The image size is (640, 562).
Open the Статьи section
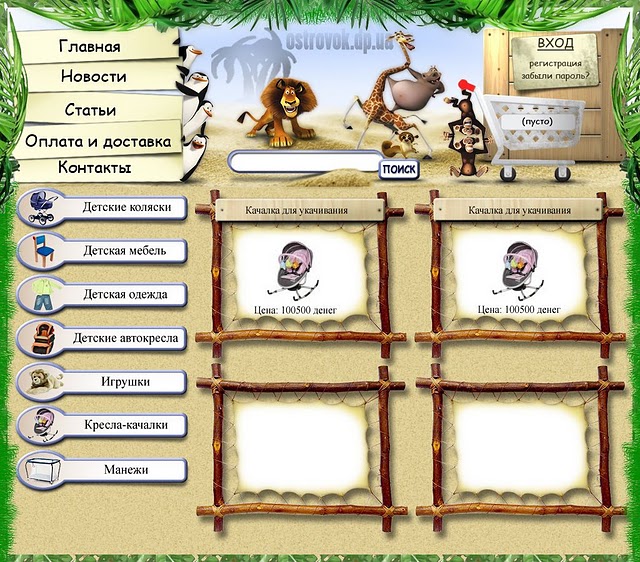click(90, 109)
